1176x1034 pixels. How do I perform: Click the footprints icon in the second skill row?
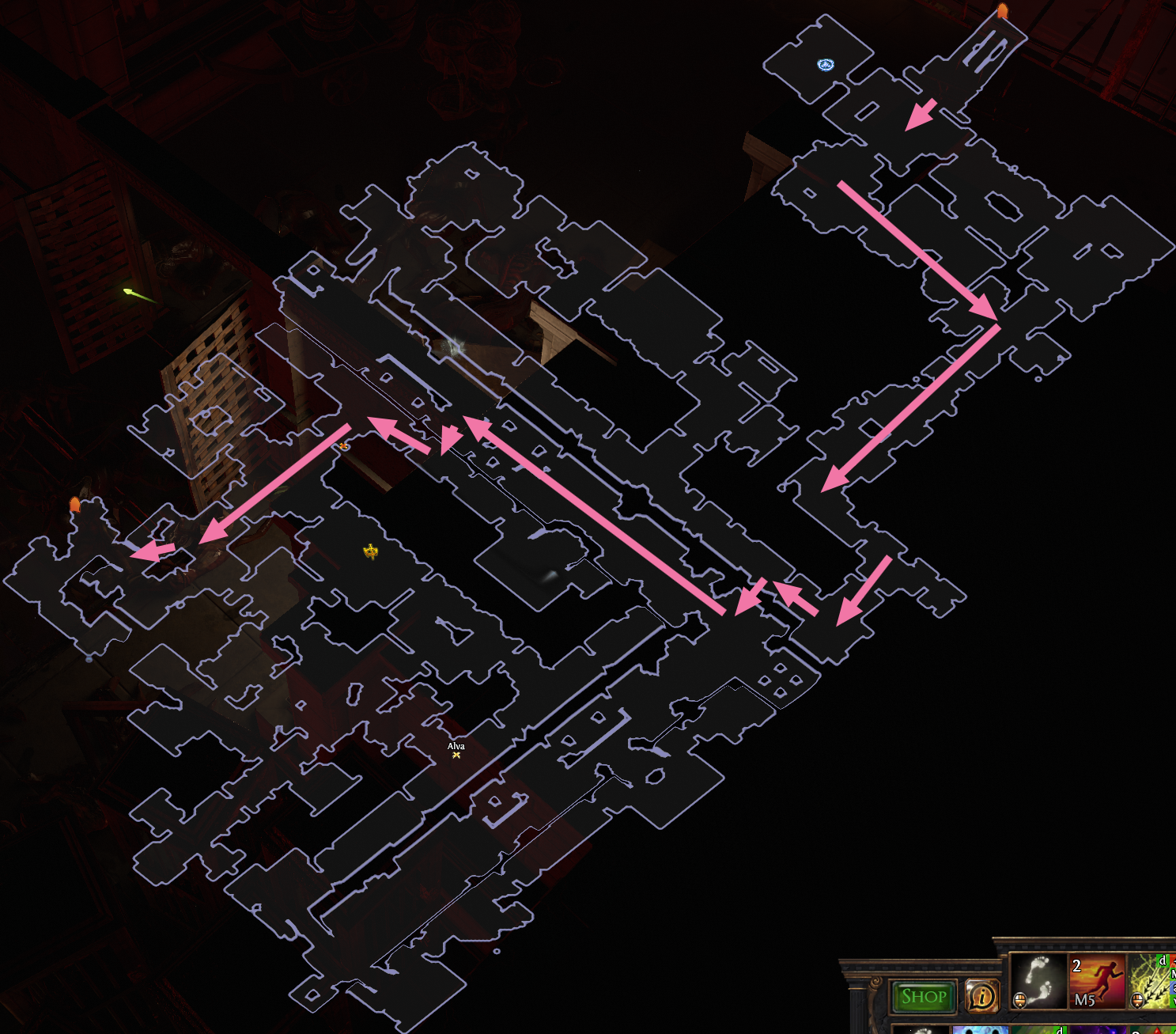click(924, 1030)
